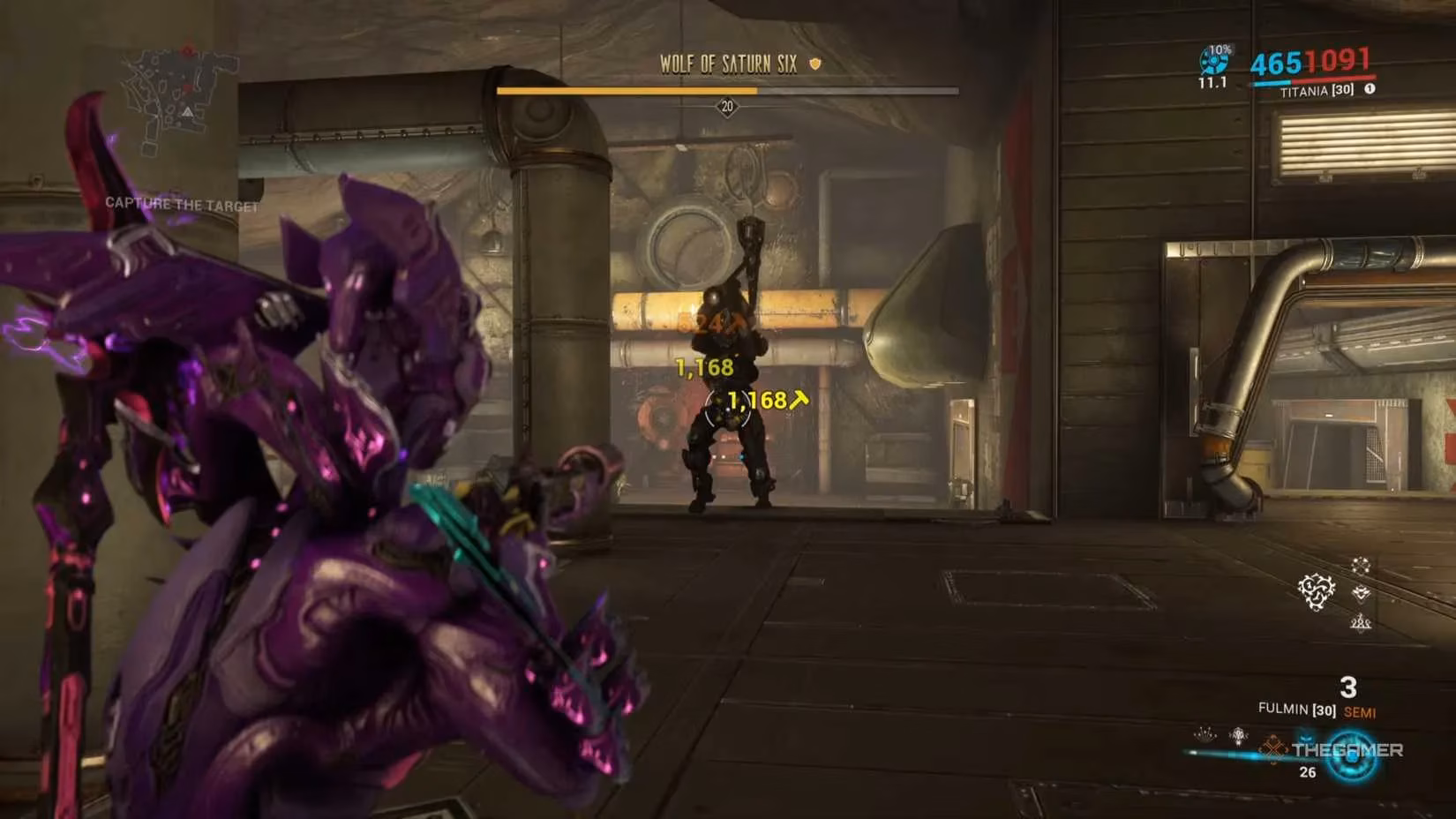1456x819 pixels.
Task: Toggle the SEMI fire mode indicator
Action: tap(1362, 712)
